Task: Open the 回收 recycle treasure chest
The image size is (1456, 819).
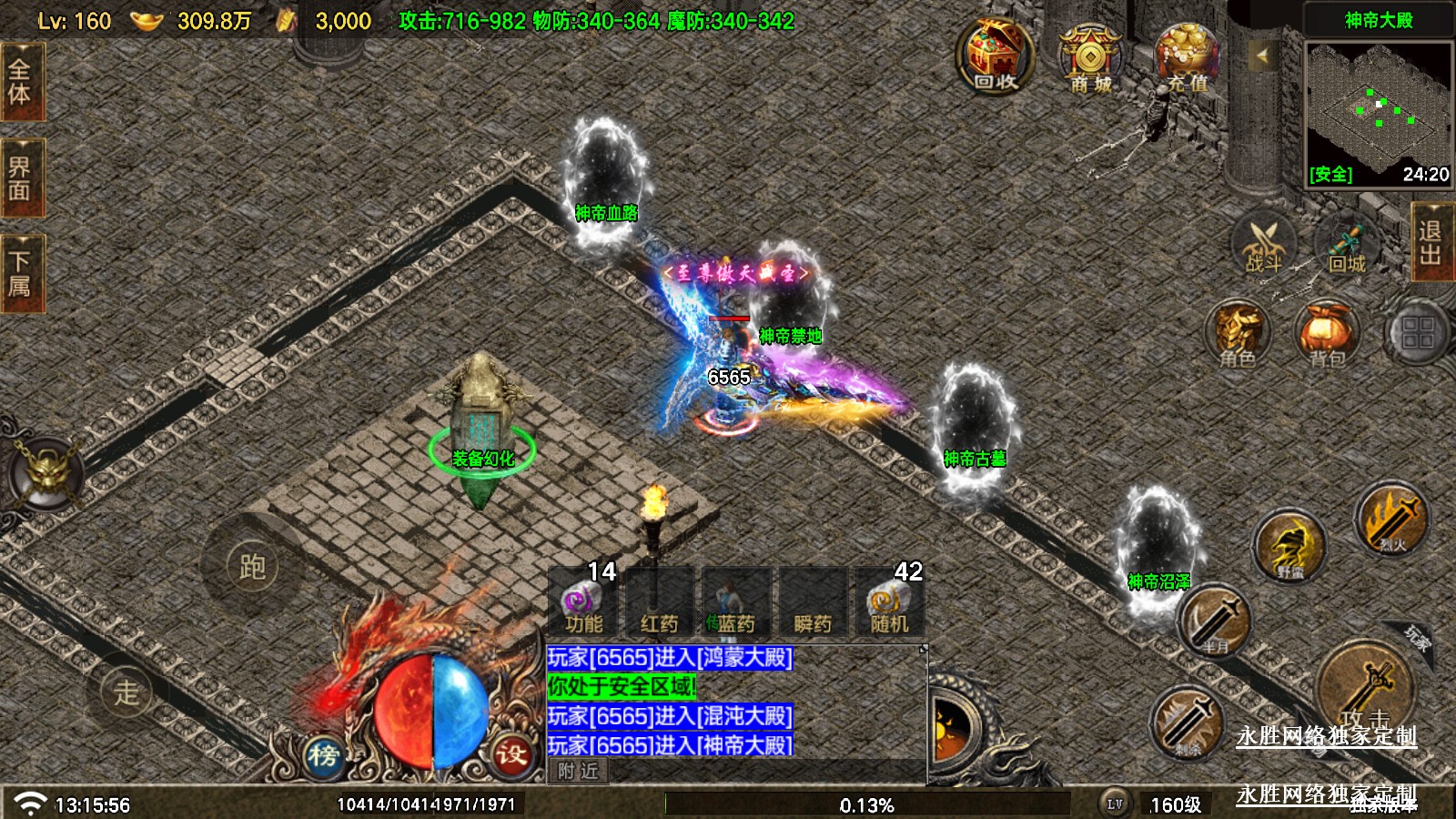Action: click(995, 56)
